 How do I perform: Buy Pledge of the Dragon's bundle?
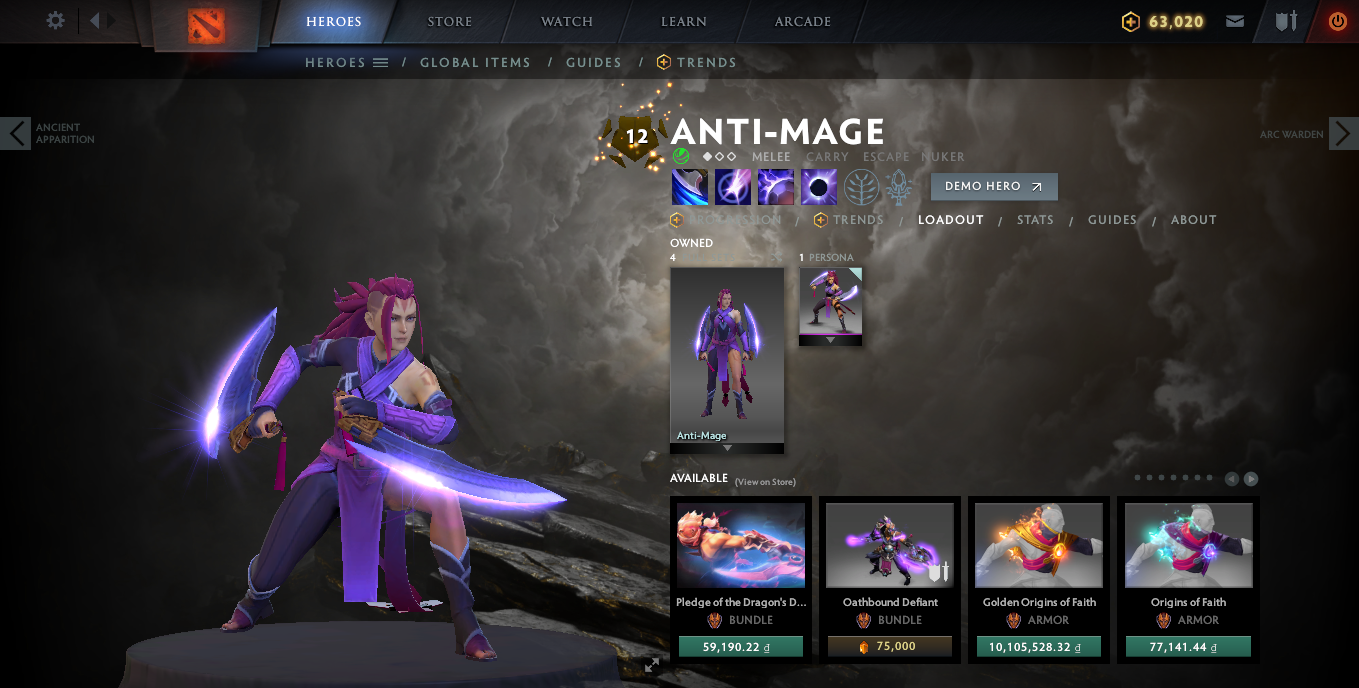click(740, 647)
